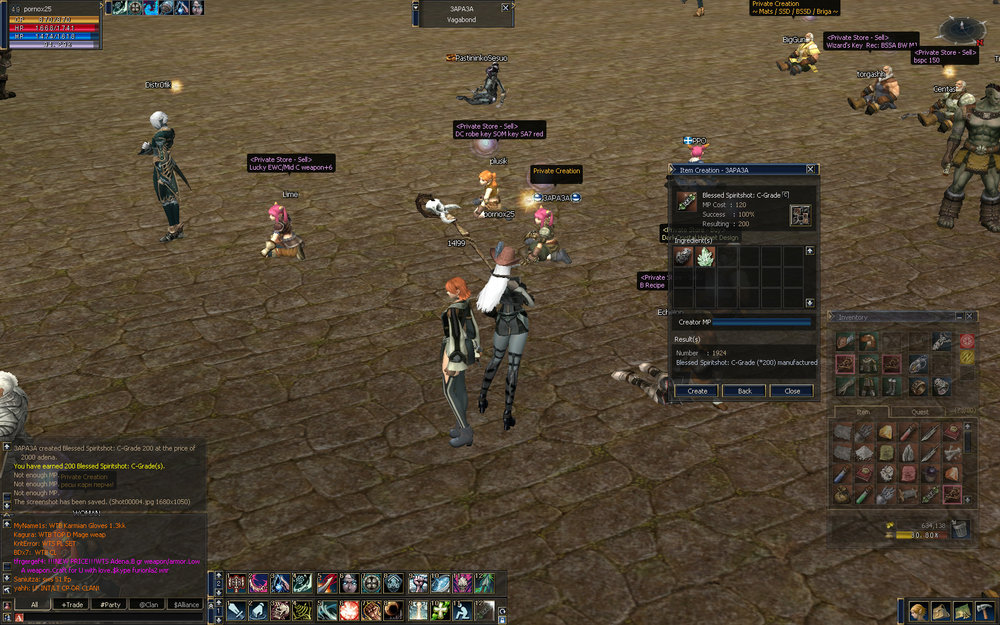The height and width of the screenshot is (625, 1000).
Task: Switch chat to the #Party tab
Action: pyautogui.click(x=110, y=605)
